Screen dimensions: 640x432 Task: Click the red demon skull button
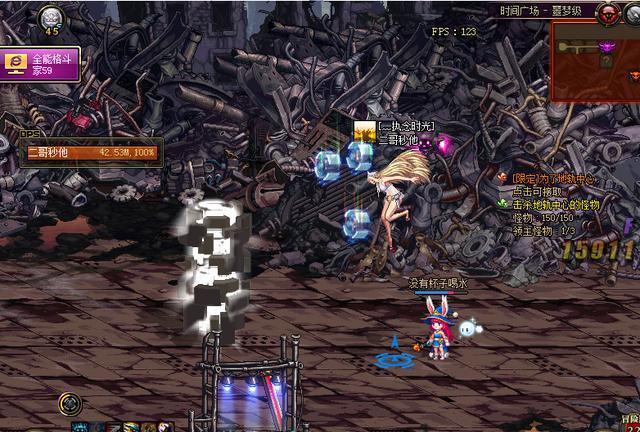[605, 13]
